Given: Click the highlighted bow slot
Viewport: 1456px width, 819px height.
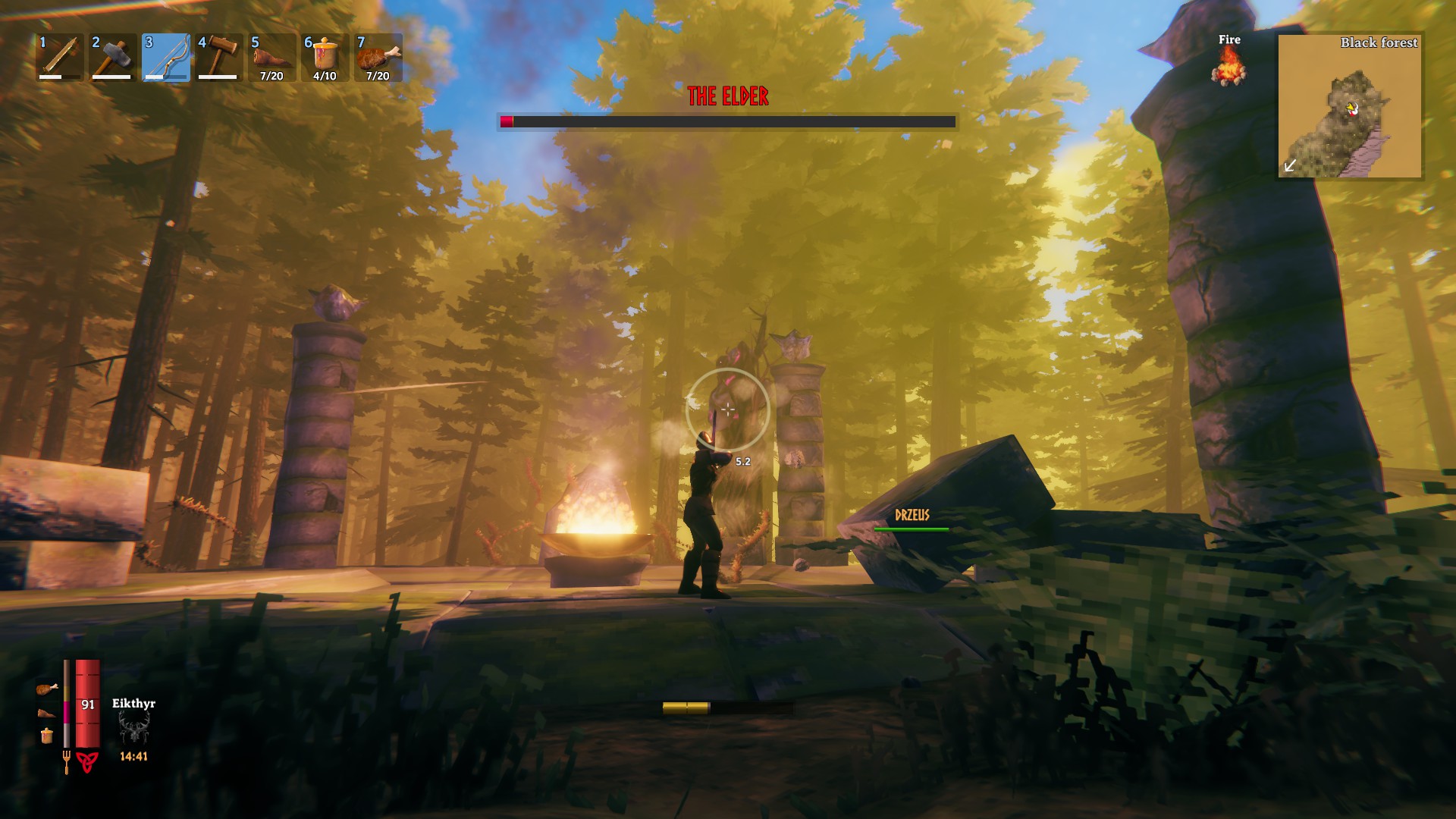Looking at the screenshot, I should tap(166, 57).
